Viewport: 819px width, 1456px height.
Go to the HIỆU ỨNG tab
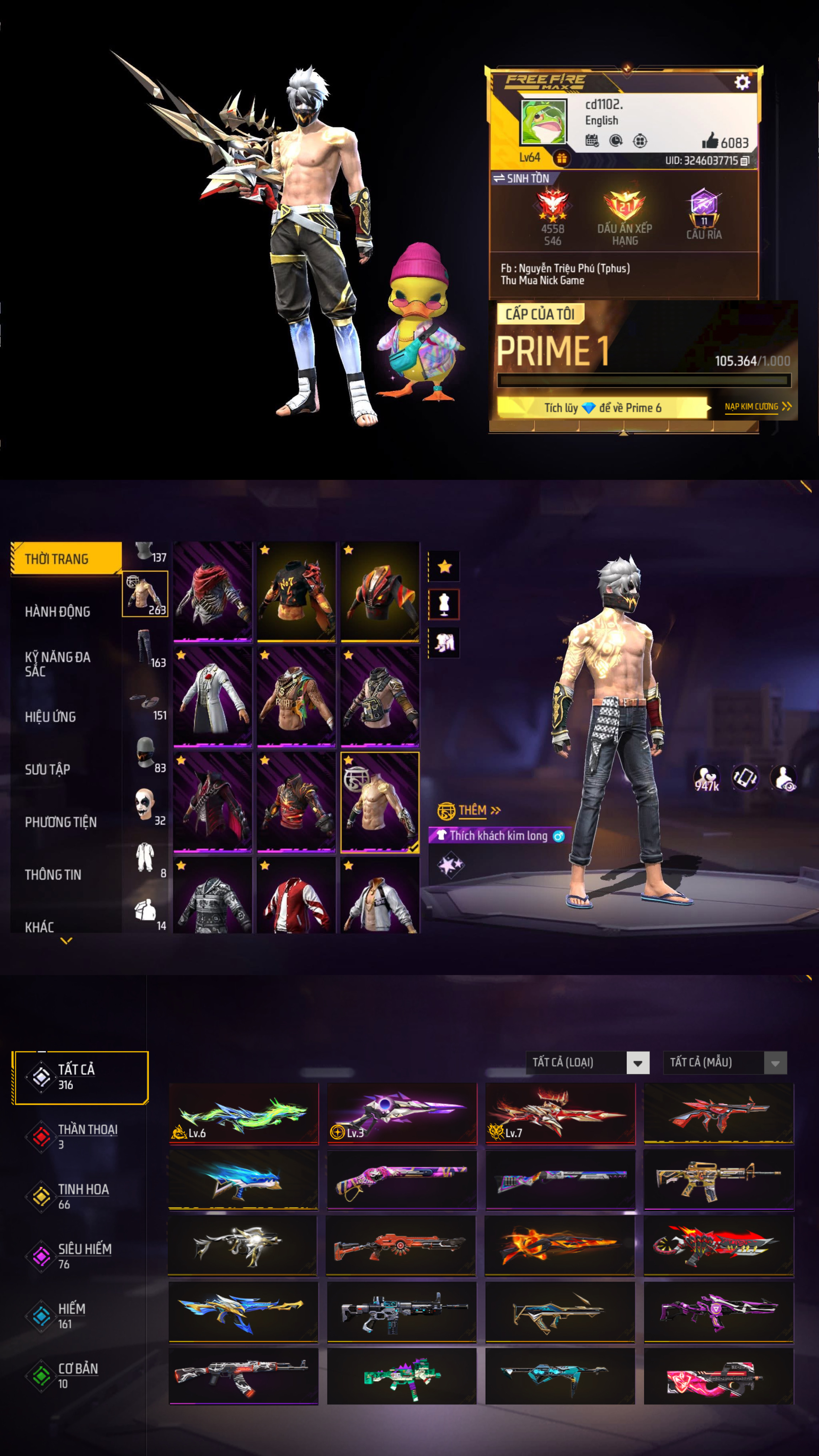pos(50,717)
